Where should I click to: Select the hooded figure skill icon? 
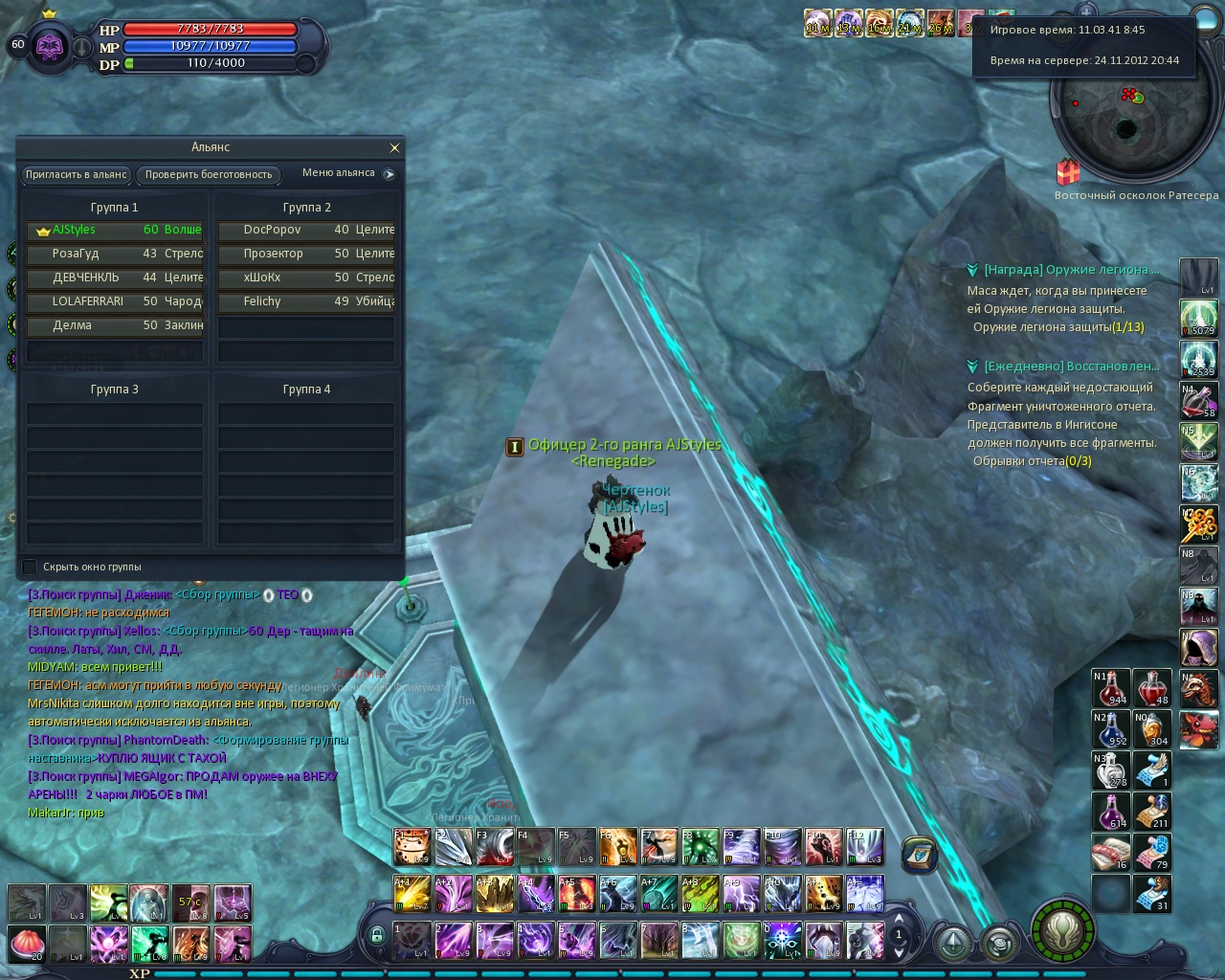[x=1198, y=648]
